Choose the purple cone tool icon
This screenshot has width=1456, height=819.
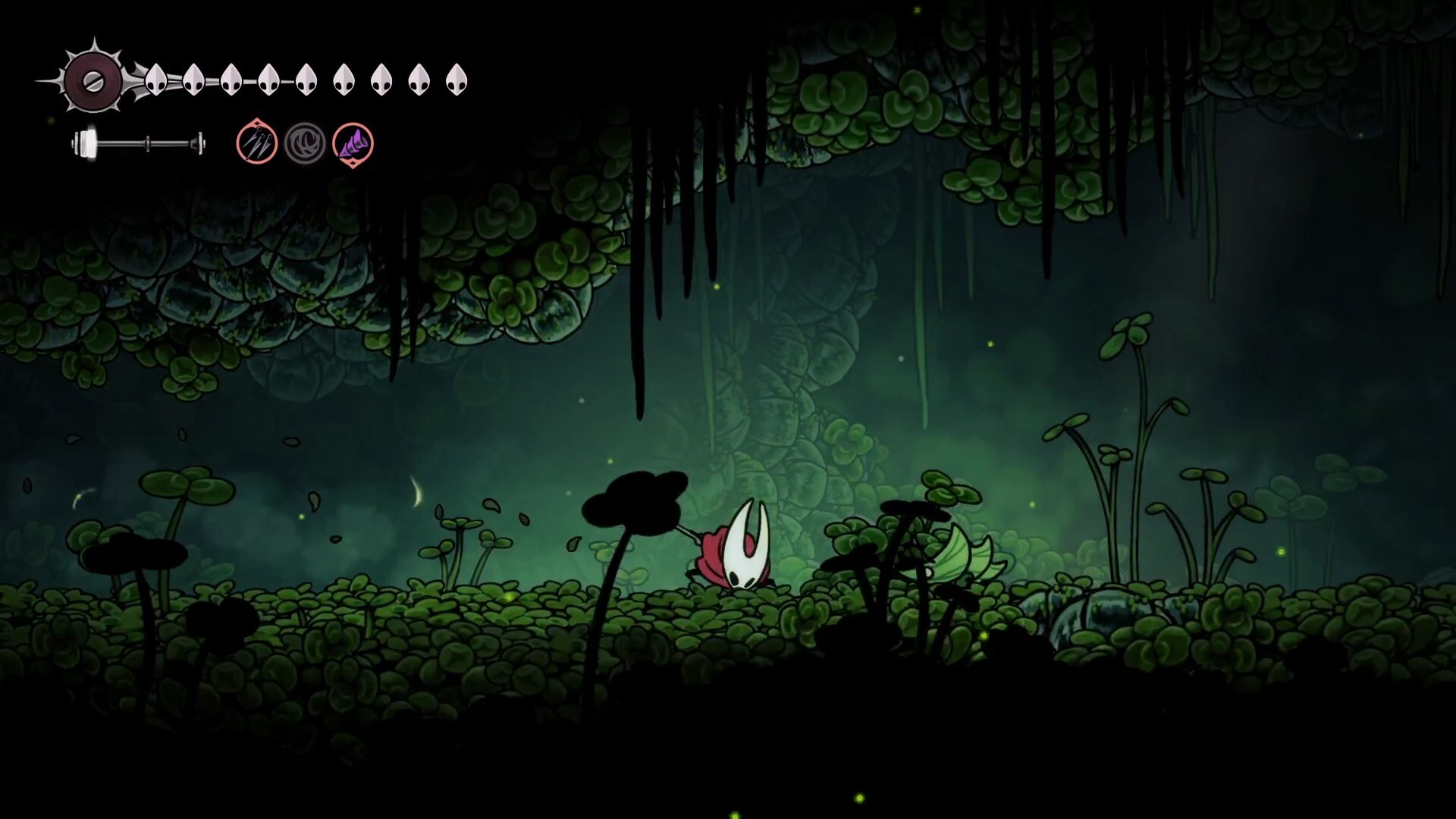353,144
